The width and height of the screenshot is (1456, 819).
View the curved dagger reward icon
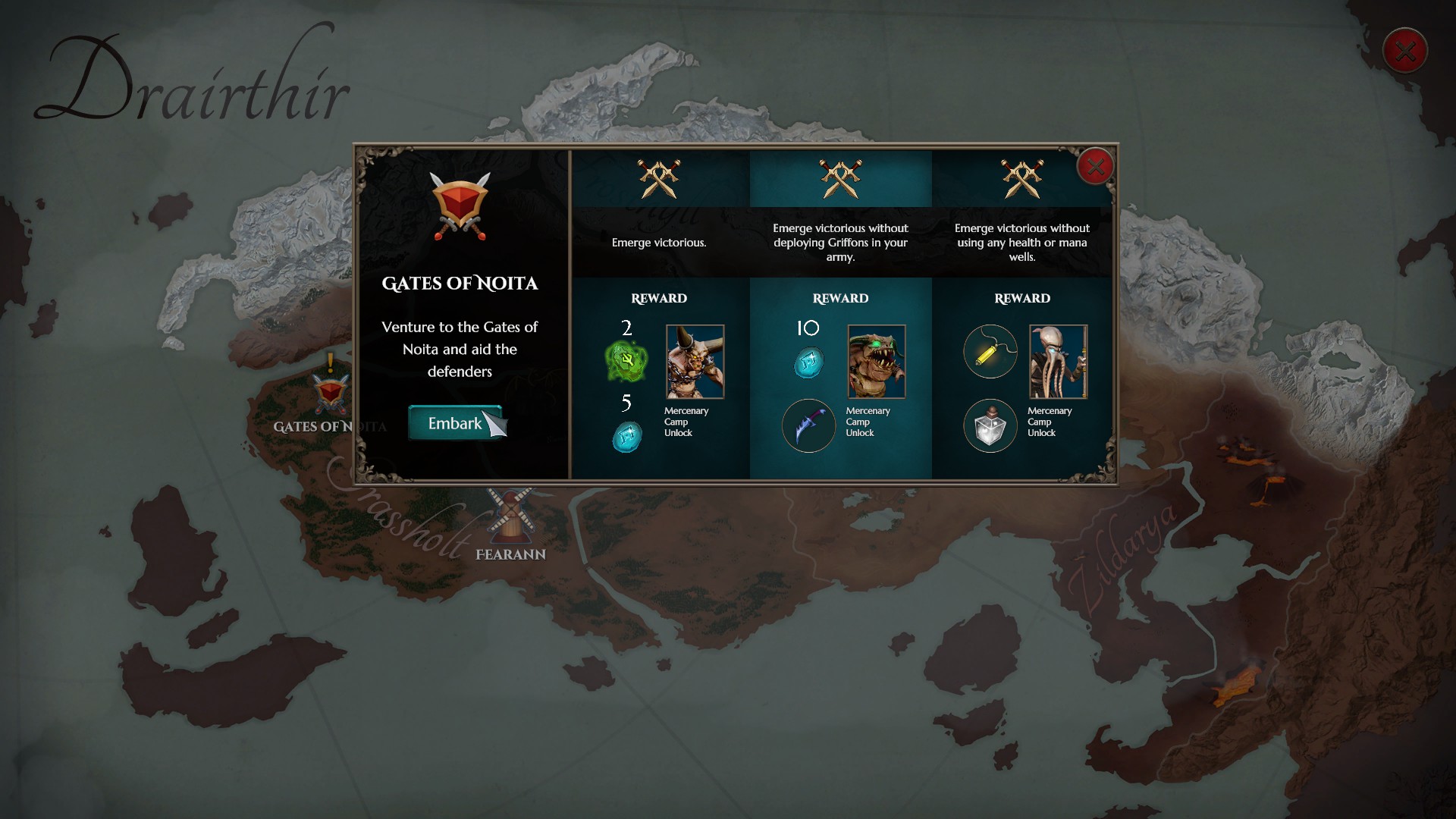(x=808, y=425)
